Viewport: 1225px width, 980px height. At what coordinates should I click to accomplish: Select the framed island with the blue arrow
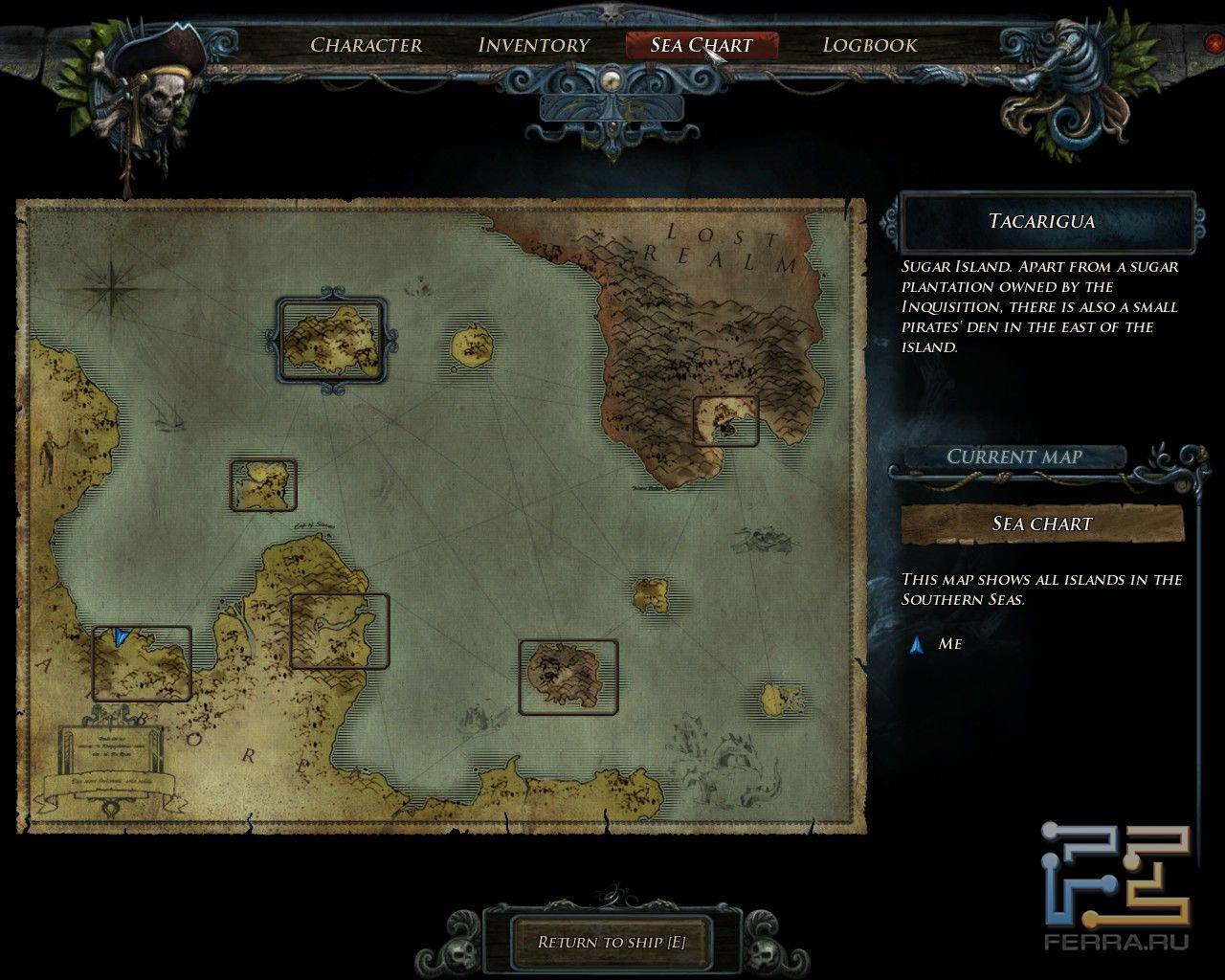tap(142, 663)
